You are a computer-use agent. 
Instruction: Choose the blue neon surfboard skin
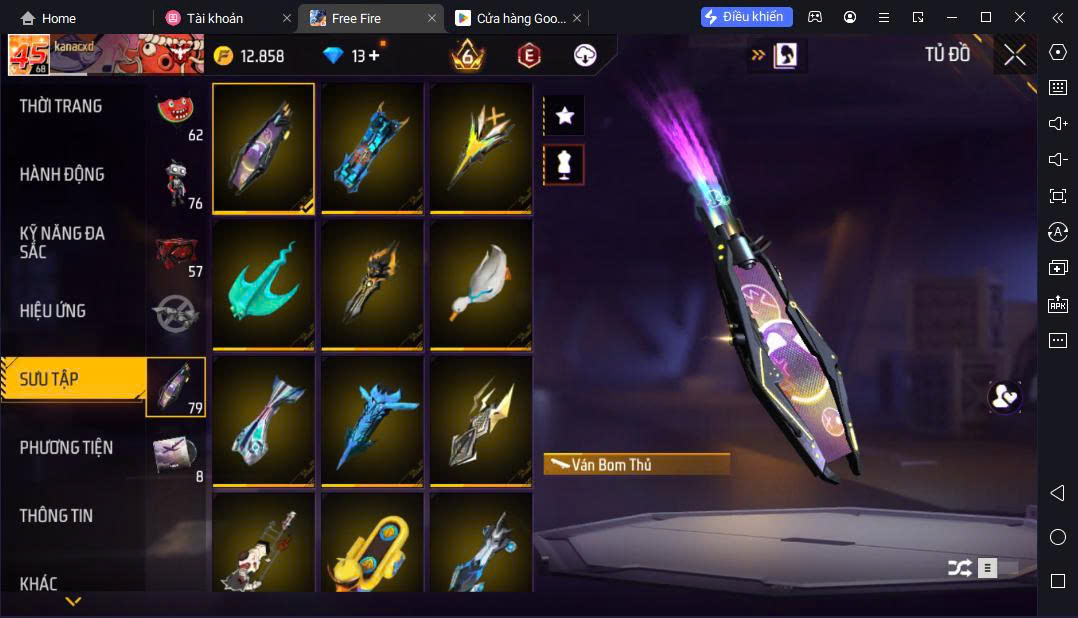tap(372, 147)
